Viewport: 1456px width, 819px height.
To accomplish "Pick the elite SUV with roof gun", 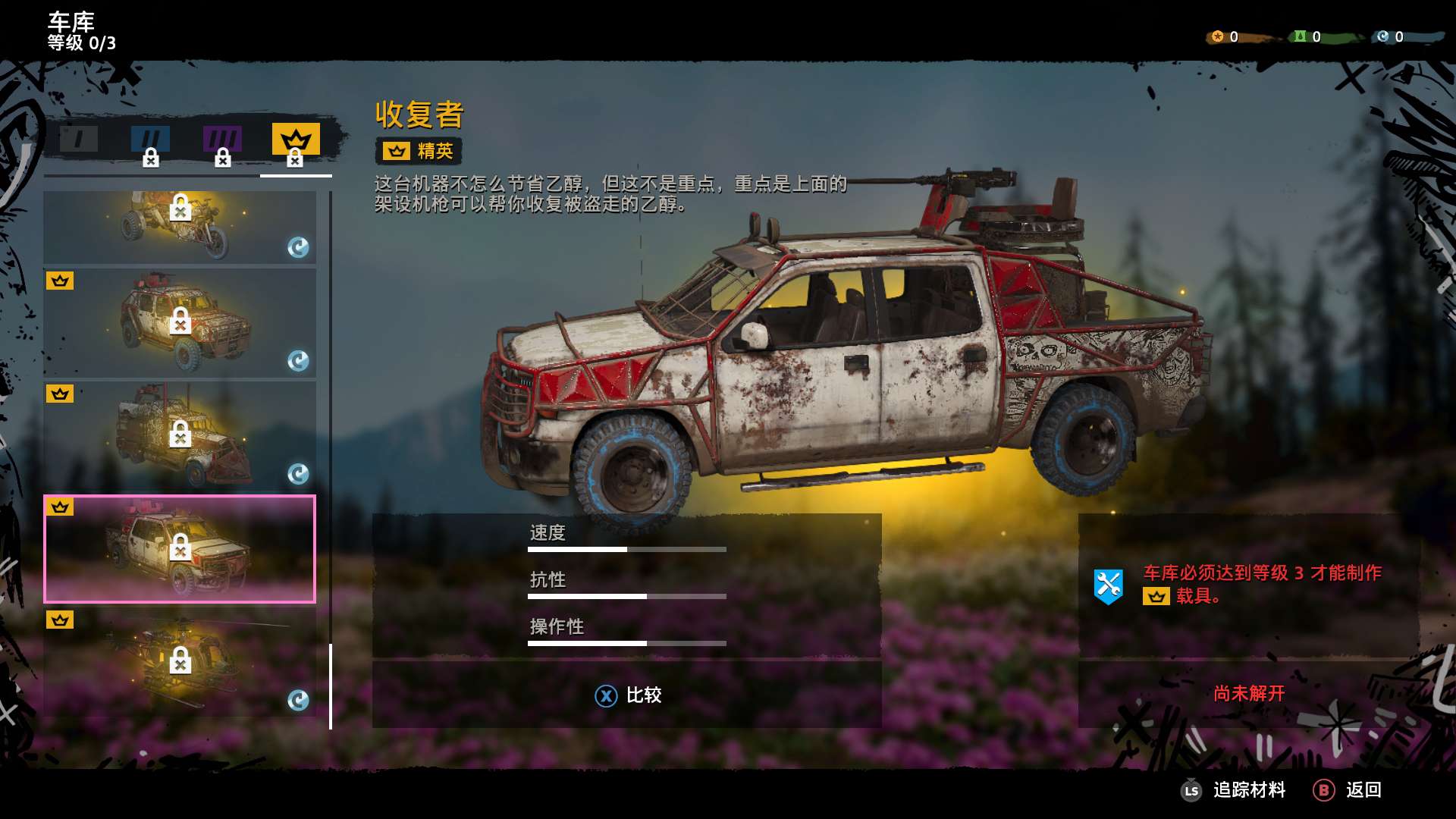I will pyautogui.click(x=180, y=323).
